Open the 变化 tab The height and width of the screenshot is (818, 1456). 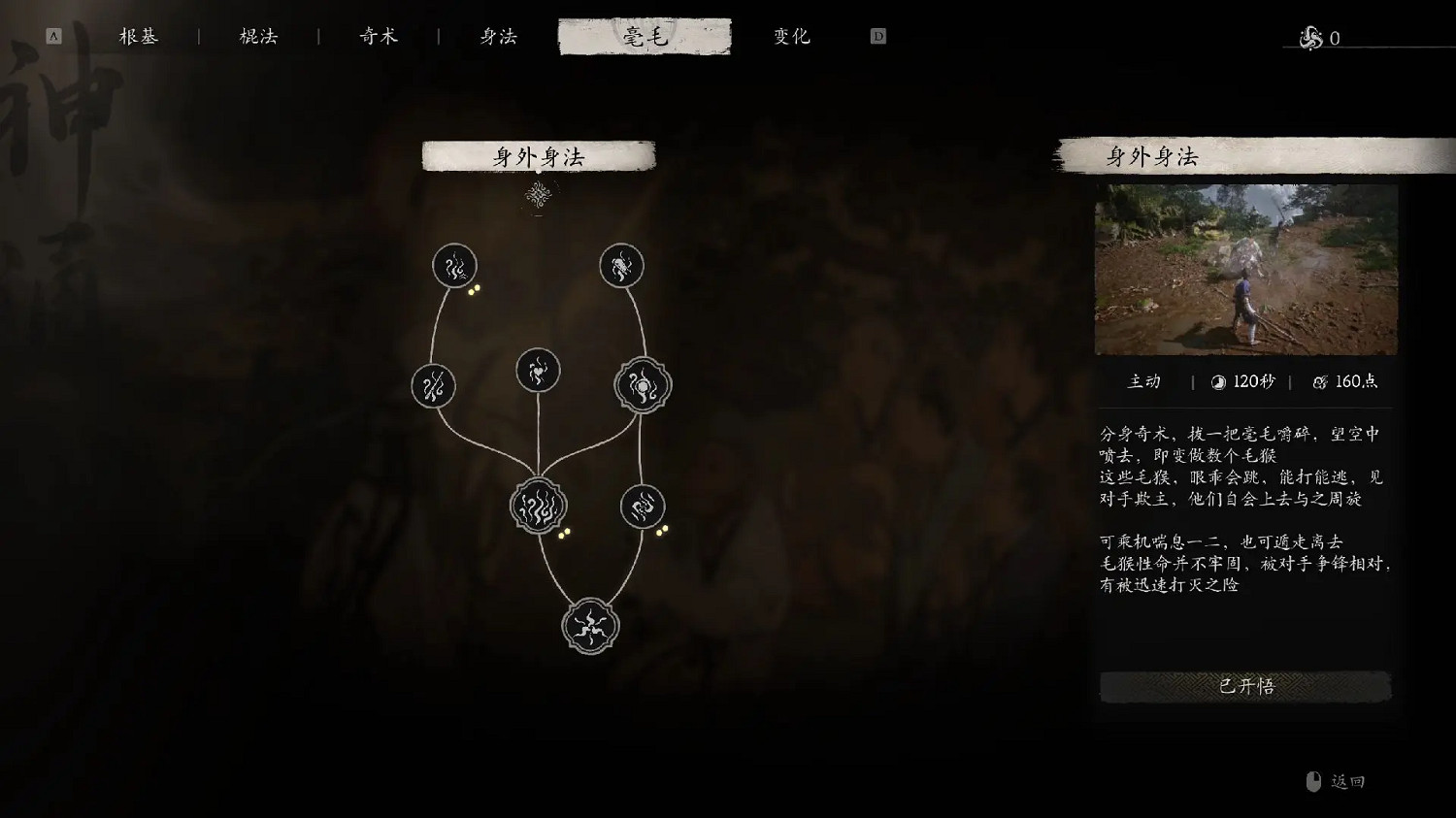(x=790, y=36)
